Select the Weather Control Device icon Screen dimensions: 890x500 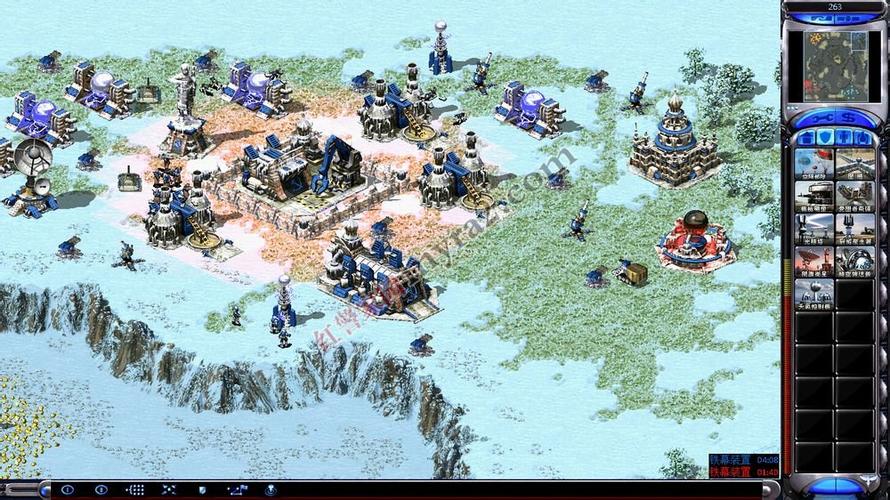point(814,293)
